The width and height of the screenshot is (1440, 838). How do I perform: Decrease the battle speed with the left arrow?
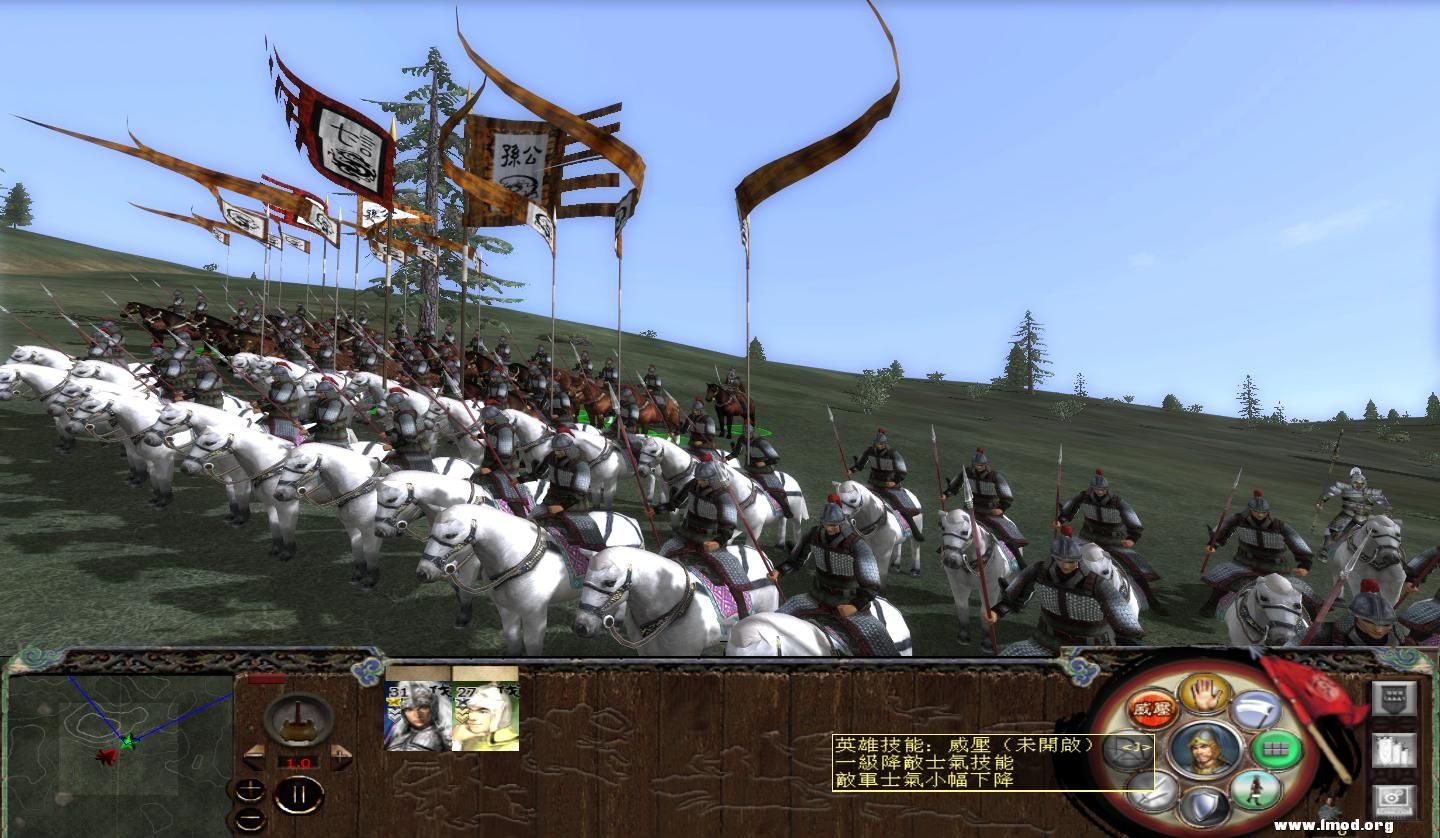pyautogui.click(x=256, y=758)
